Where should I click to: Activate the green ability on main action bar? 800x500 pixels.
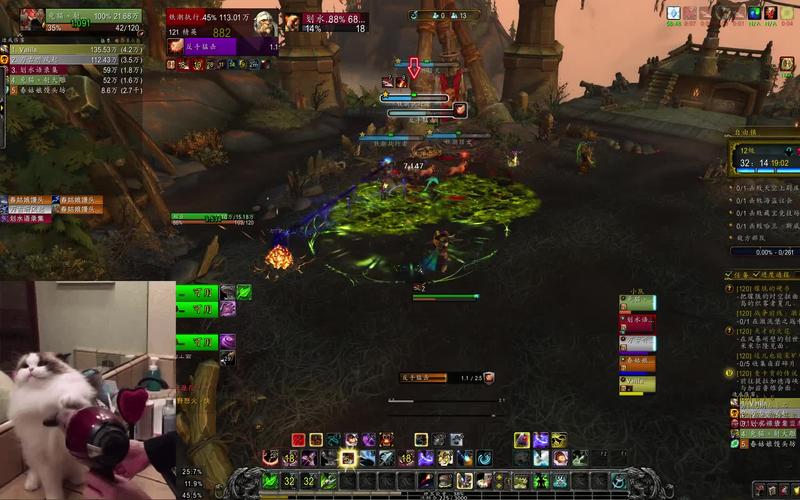(x=269, y=481)
